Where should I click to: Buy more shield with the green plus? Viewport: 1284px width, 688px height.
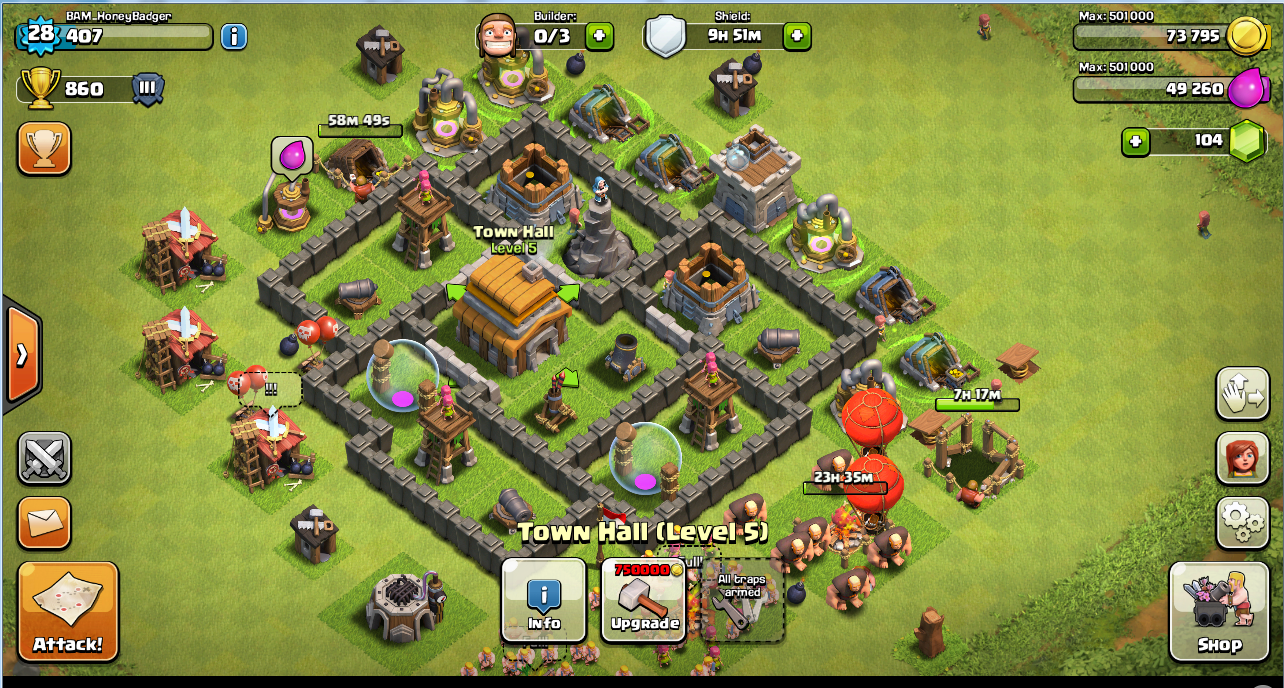tap(796, 37)
